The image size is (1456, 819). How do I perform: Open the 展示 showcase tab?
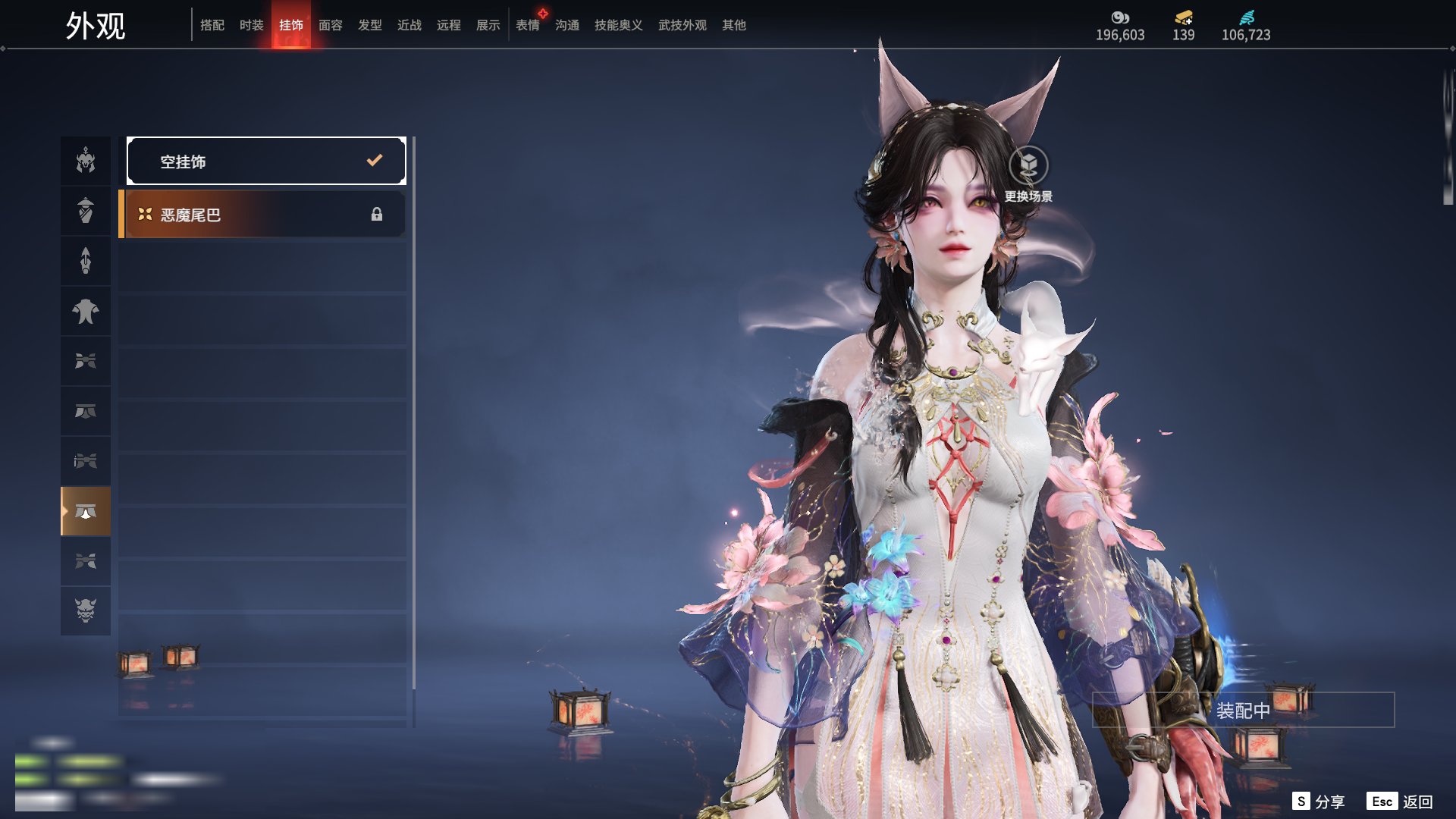488,25
